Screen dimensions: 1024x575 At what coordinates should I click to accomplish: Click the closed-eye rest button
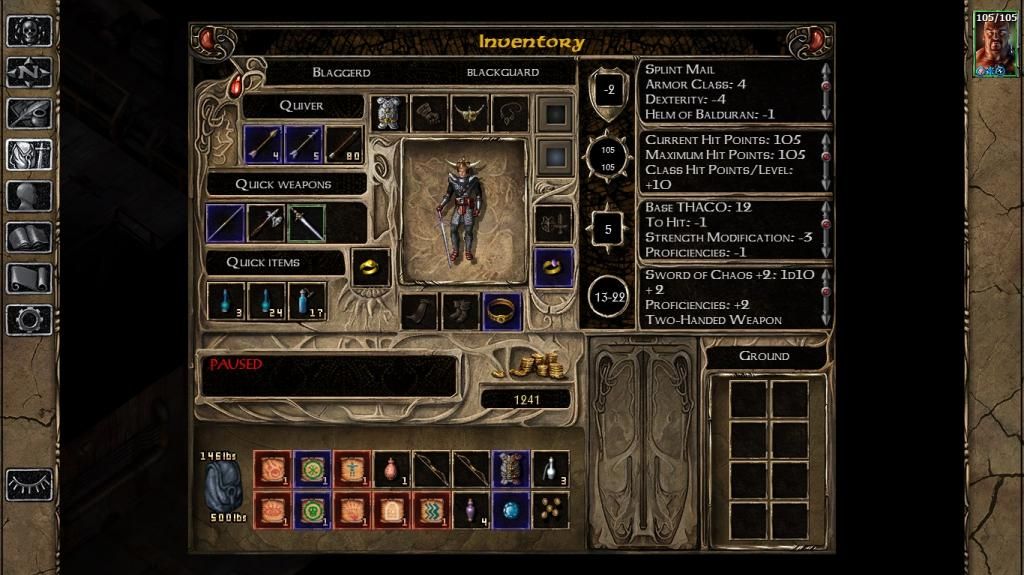[x=29, y=484]
